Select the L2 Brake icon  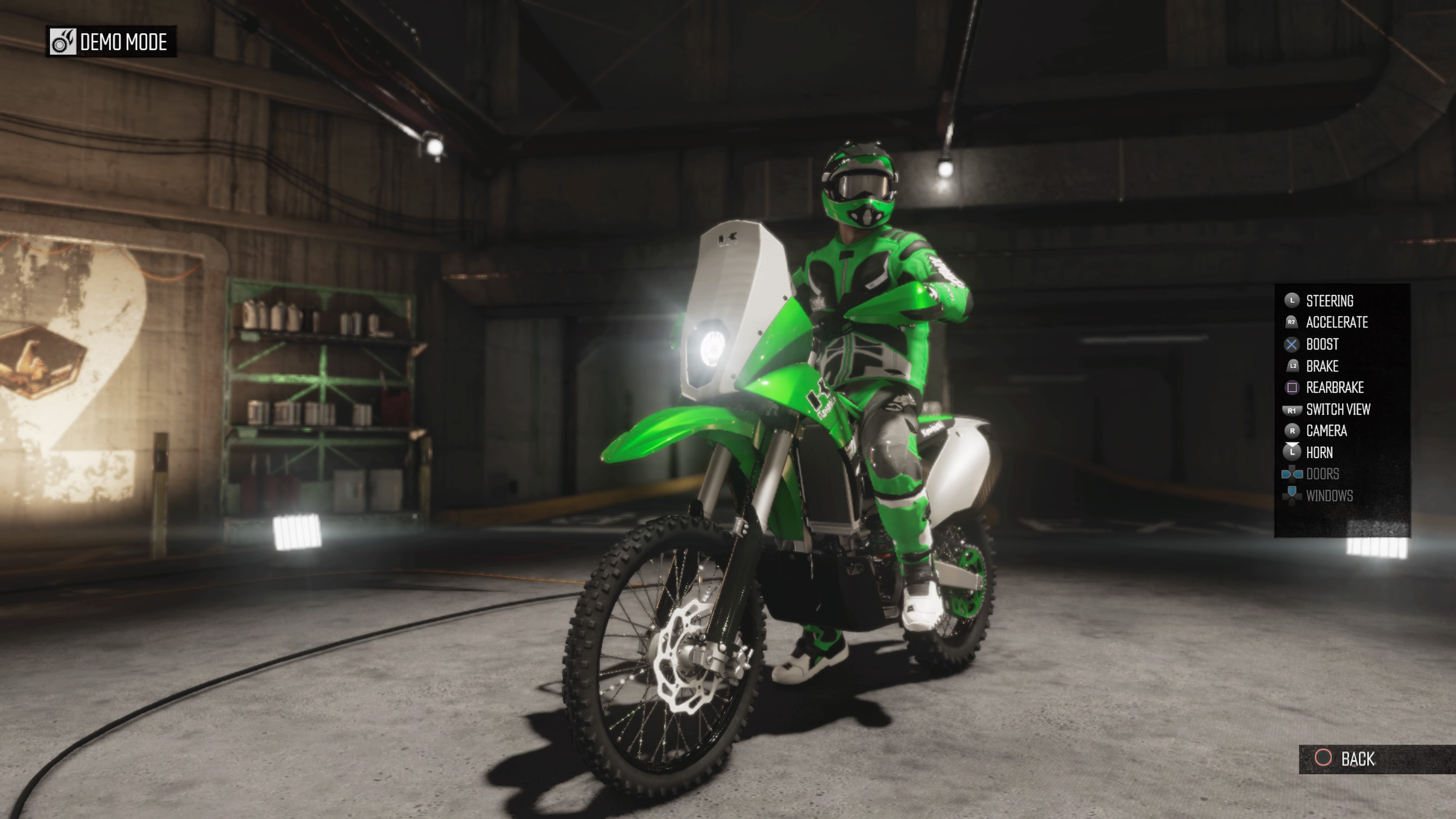pos(1293,366)
